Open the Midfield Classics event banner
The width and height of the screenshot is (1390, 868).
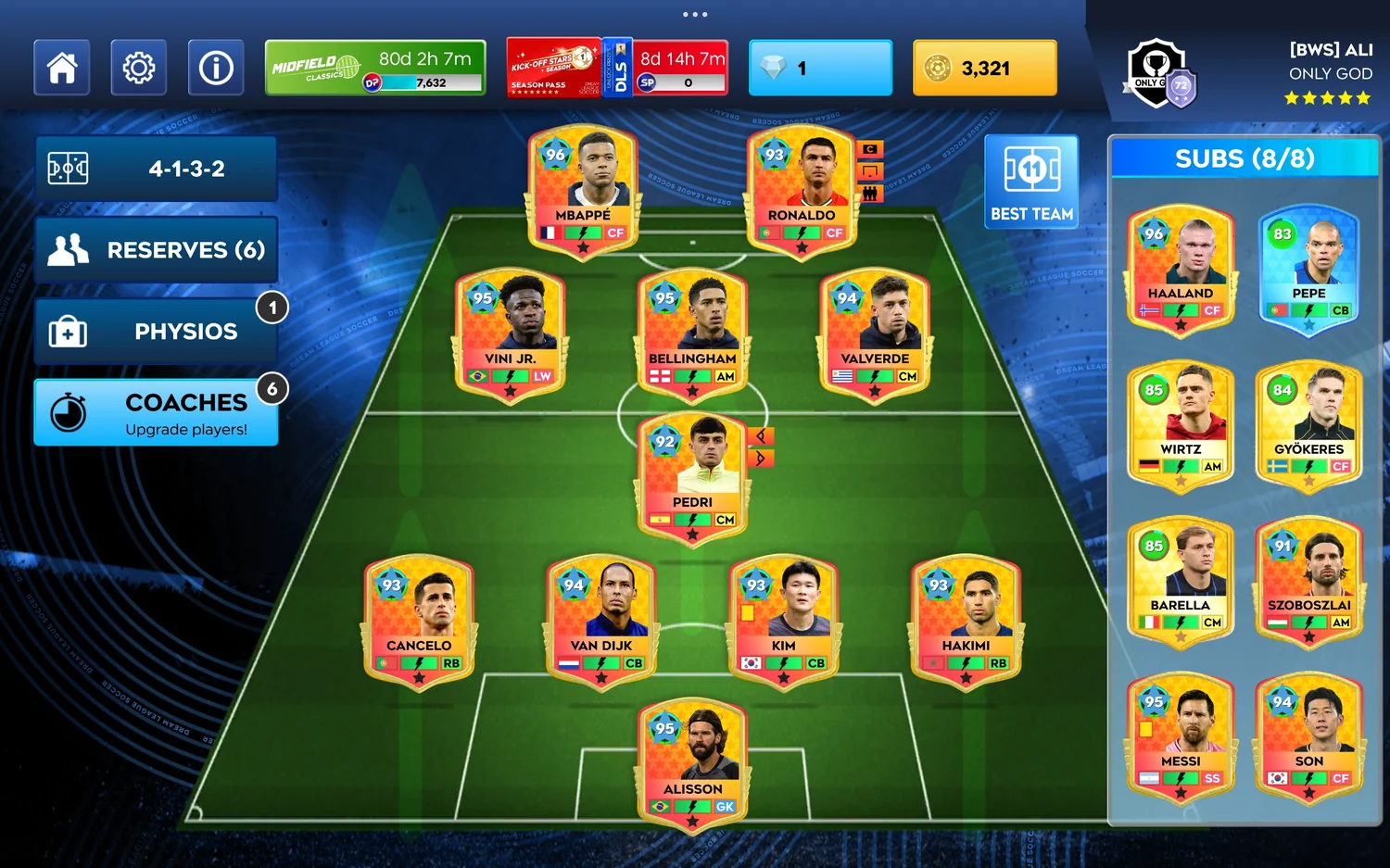pyautogui.click(x=375, y=68)
